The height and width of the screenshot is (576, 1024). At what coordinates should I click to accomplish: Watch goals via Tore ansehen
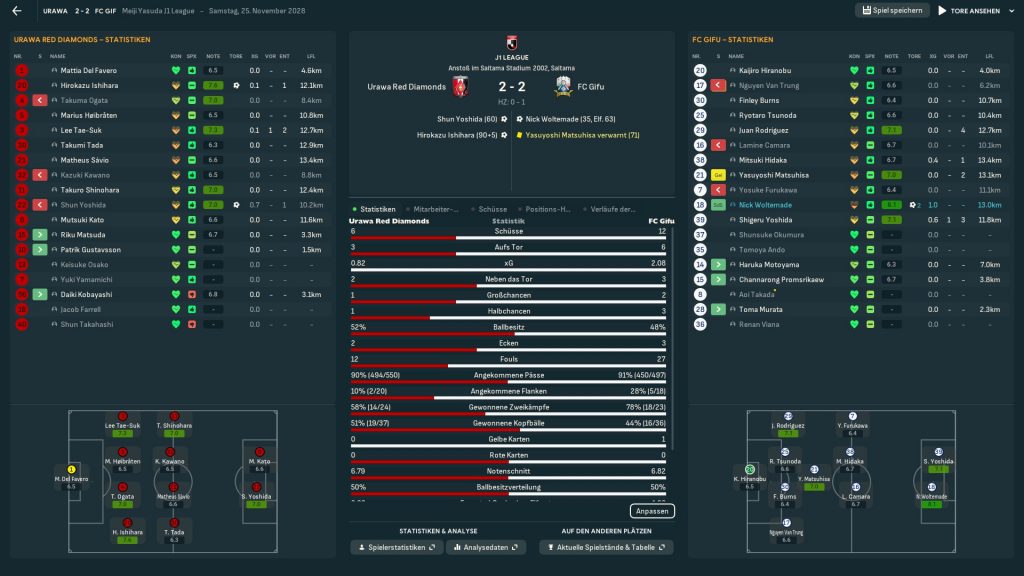click(x=969, y=11)
